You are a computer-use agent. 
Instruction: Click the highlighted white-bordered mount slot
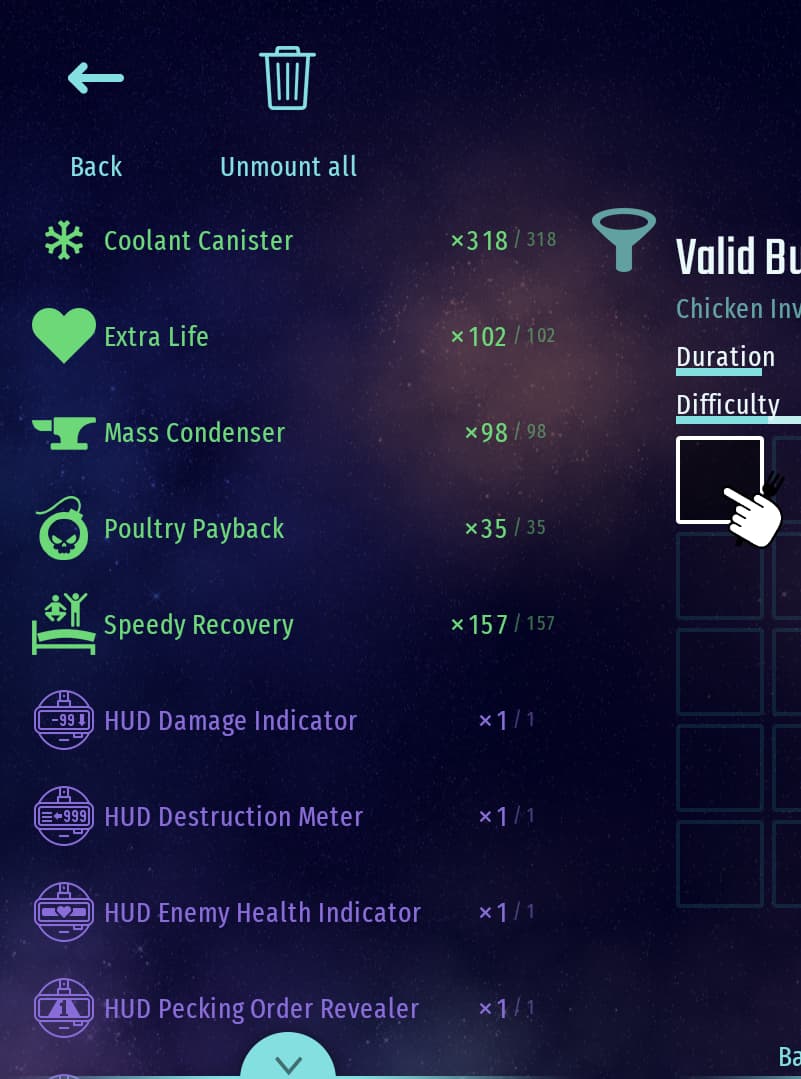click(719, 479)
